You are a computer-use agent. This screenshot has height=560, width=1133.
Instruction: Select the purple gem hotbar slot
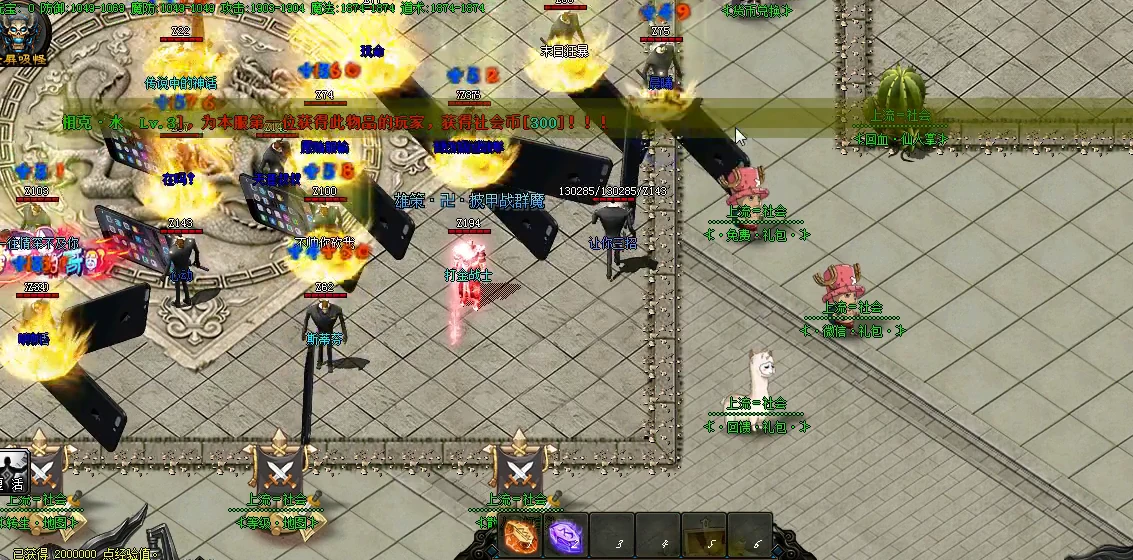pyautogui.click(x=565, y=536)
